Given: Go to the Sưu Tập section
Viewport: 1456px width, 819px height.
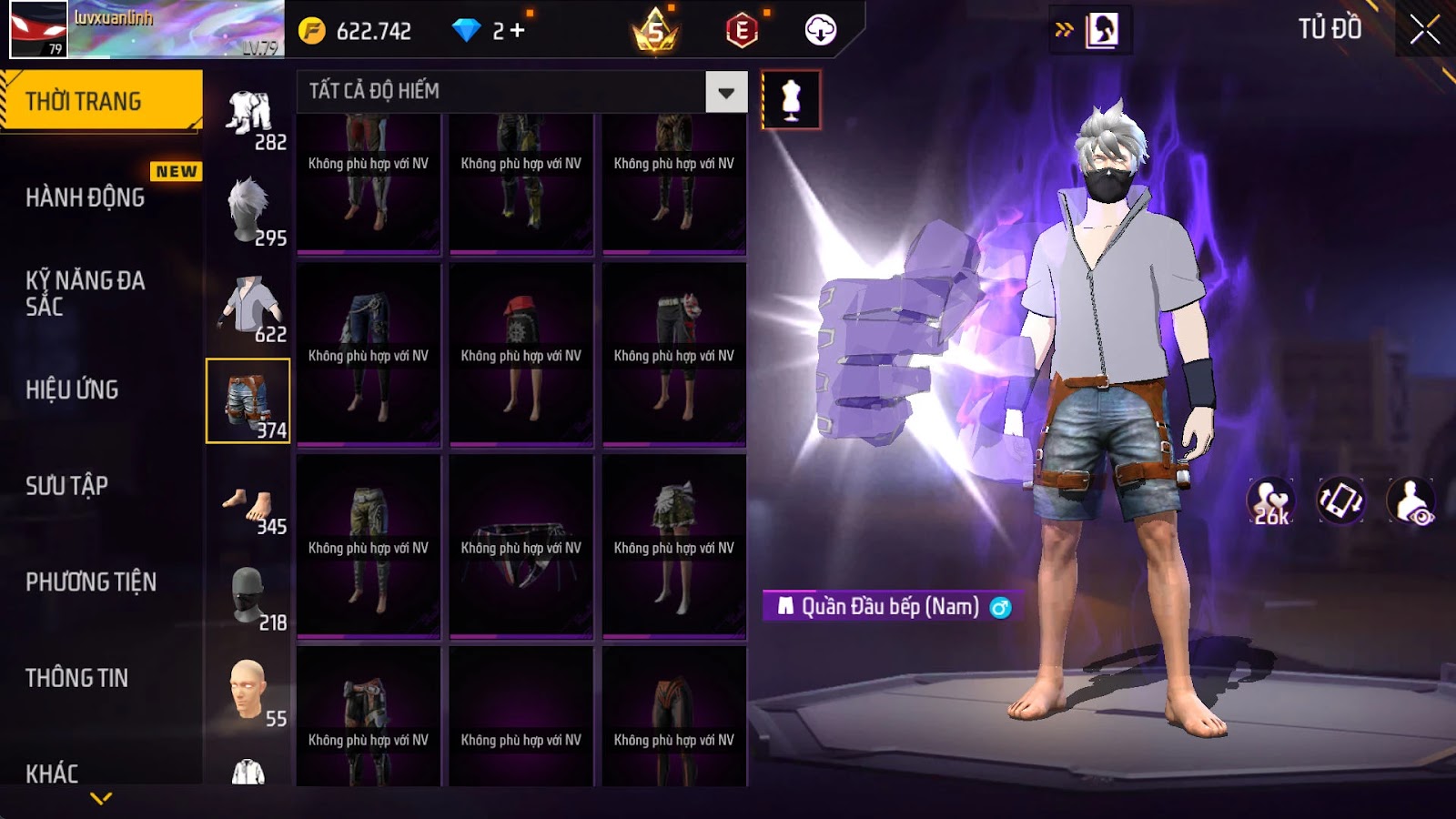Looking at the screenshot, I should click(x=67, y=486).
